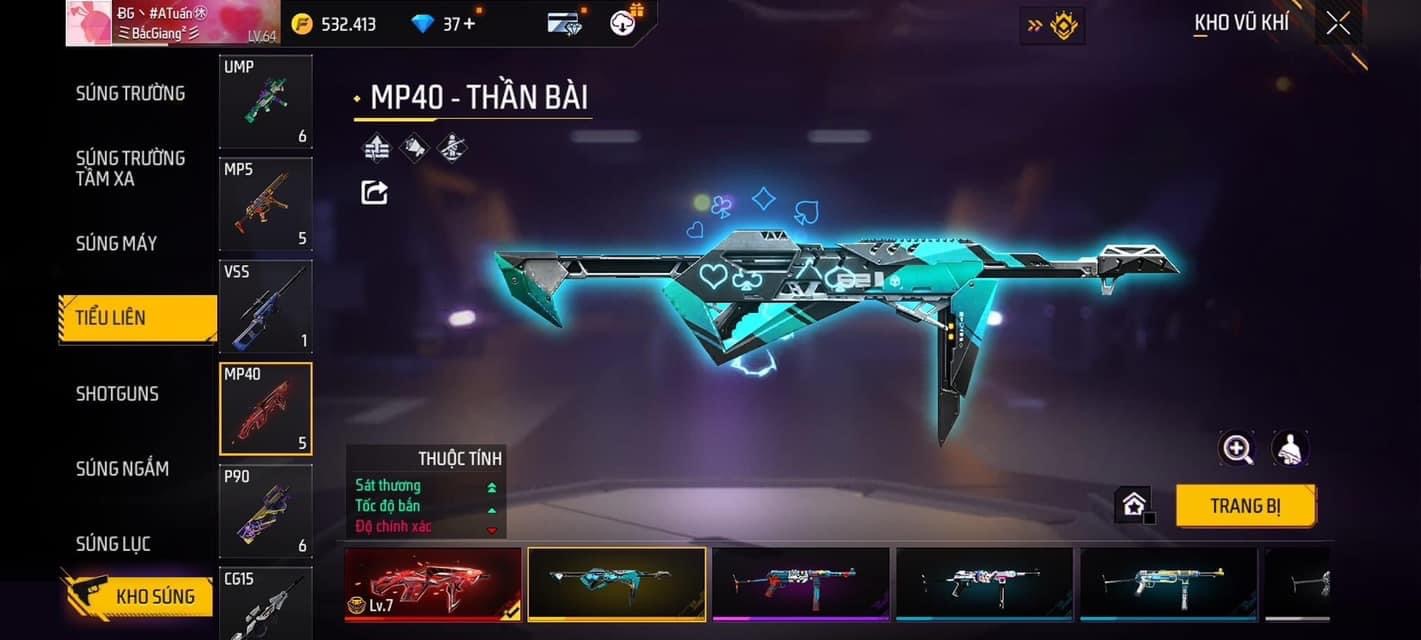1421x640 pixels.
Task: Equip skin with Trang Bị button
Action: click(1245, 505)
